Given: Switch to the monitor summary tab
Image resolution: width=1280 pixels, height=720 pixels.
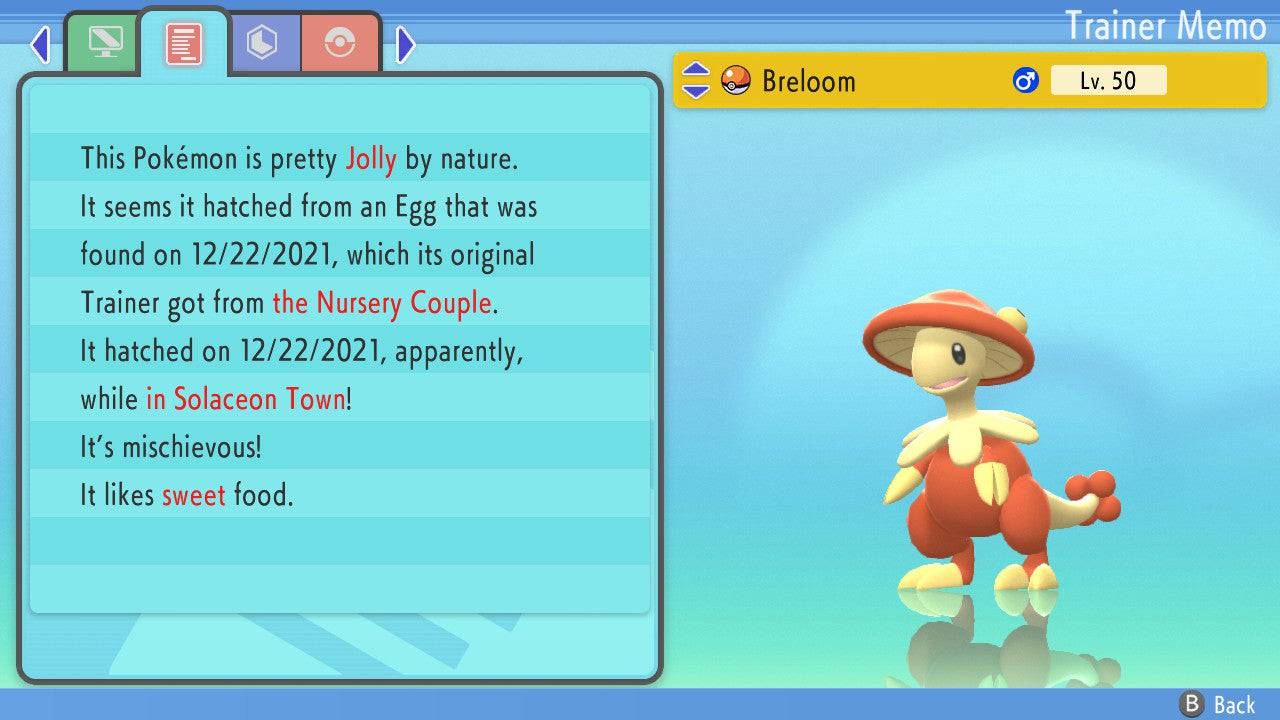Looking at the screenshot, I should coord(104,42).
